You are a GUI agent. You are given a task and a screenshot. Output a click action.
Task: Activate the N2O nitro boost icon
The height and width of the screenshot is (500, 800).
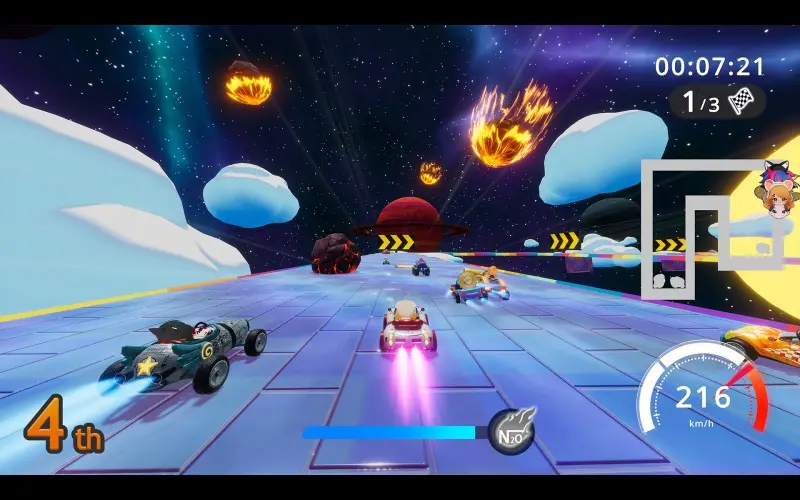tap(510, 432)
